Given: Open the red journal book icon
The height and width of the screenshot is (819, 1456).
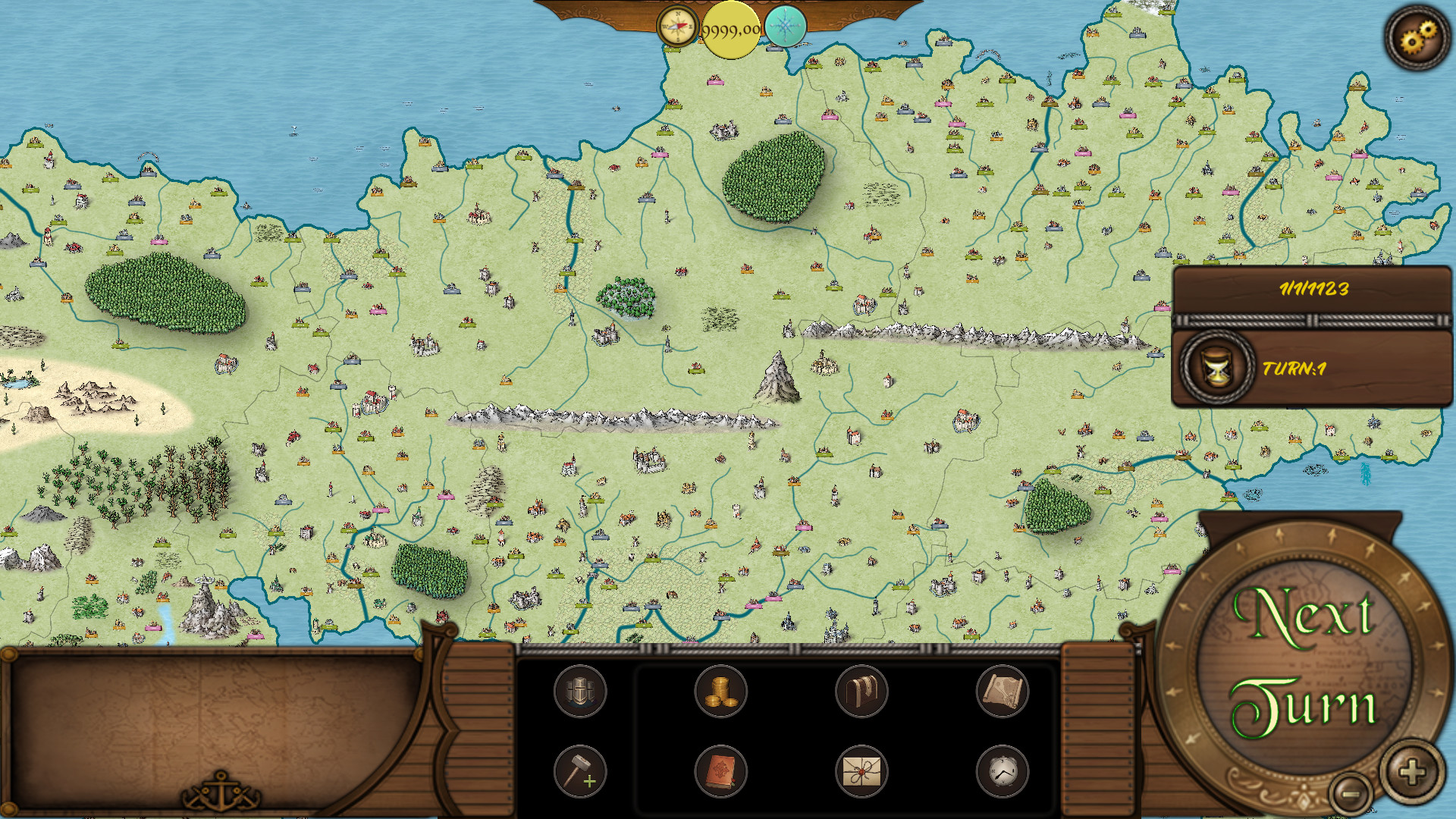Looking at the screenshot, I should pyautogui.click(x=720, y=770).
